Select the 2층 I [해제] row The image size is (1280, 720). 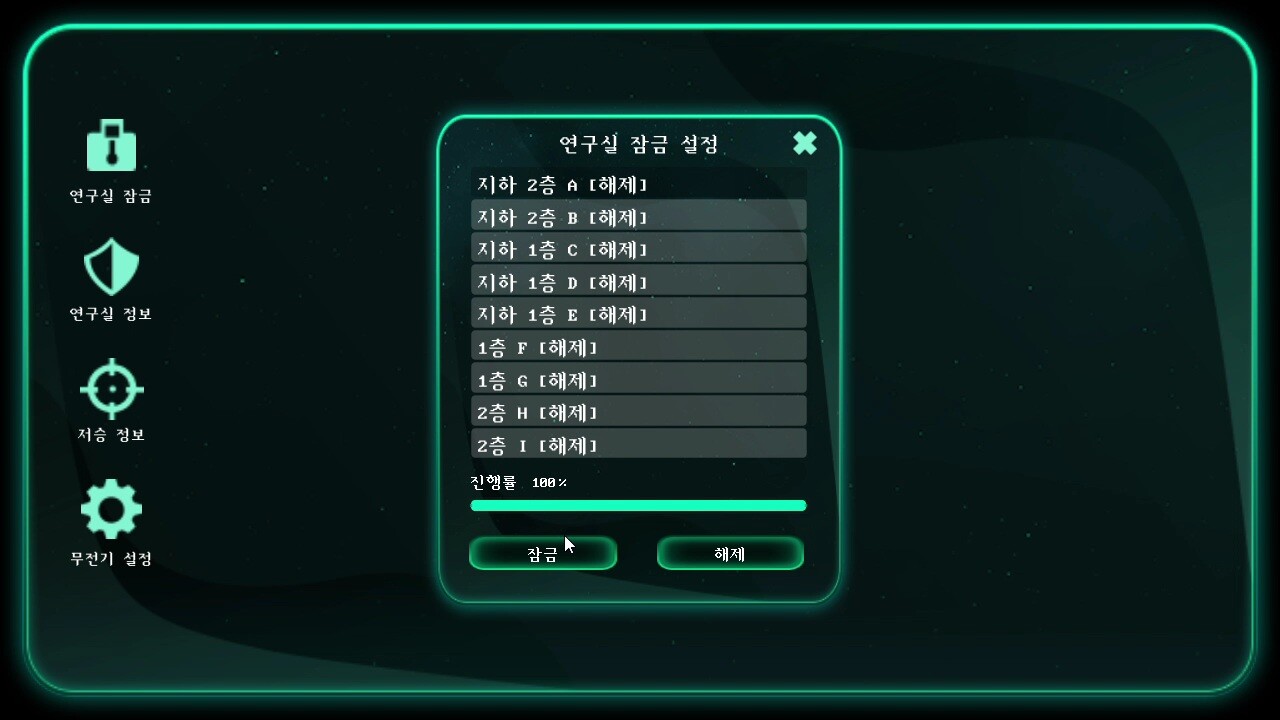pyautogui.click(x=638, y=444)
